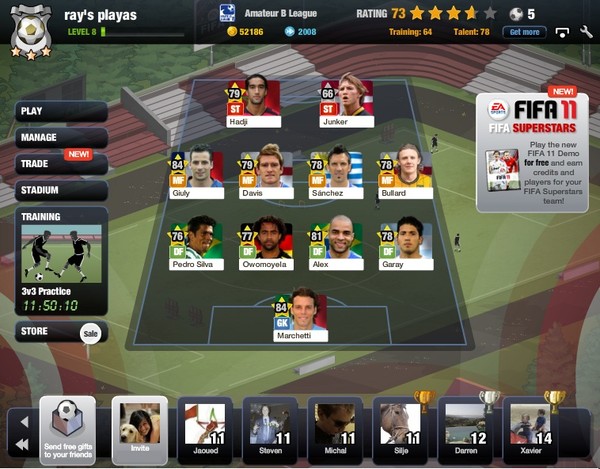Open settings with the wrench icon
Screen dimensions: 600x469
(x=585, y=32)
